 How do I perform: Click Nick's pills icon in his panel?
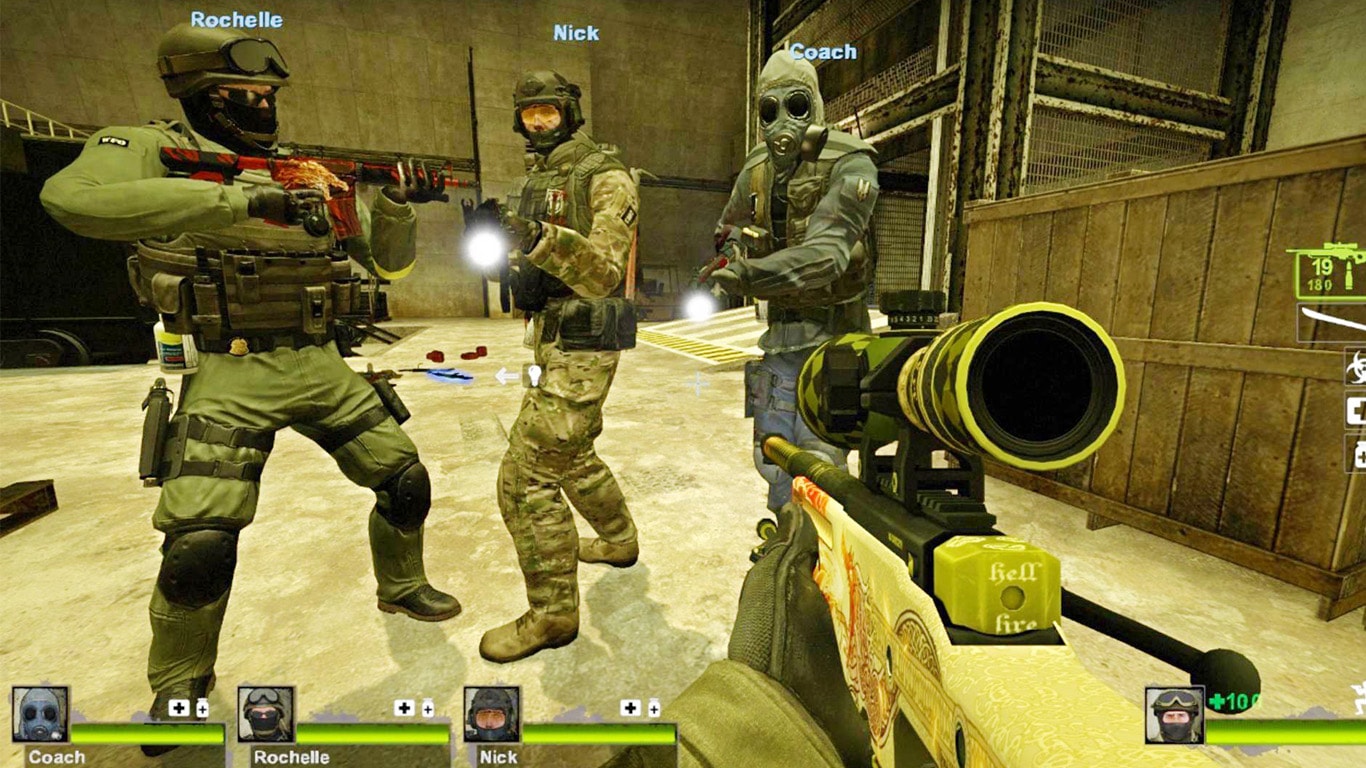tap(652, 708)
